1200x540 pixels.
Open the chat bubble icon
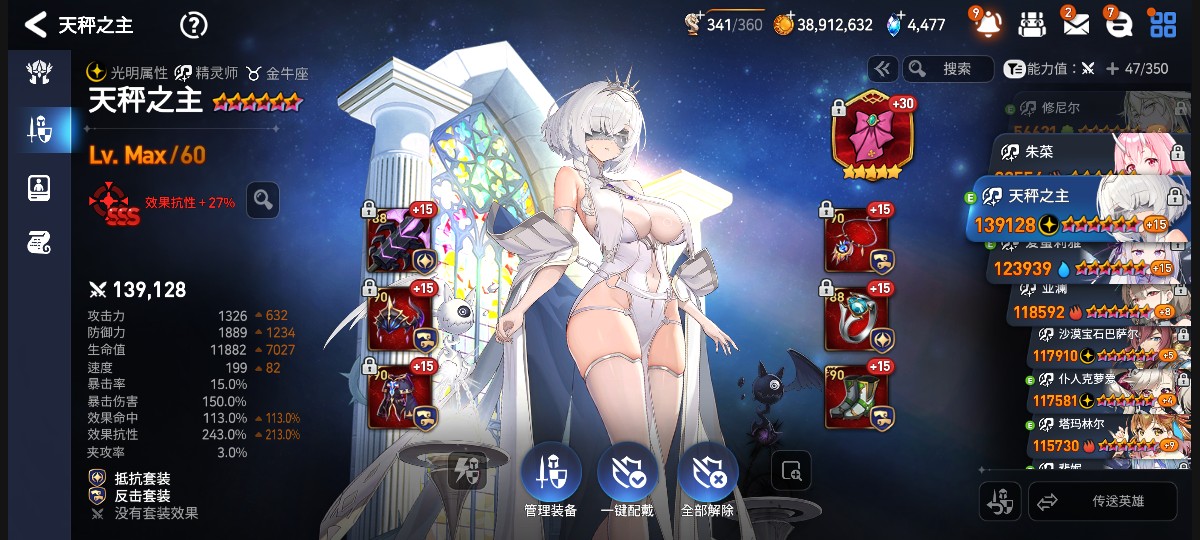tap(1118, 24)
